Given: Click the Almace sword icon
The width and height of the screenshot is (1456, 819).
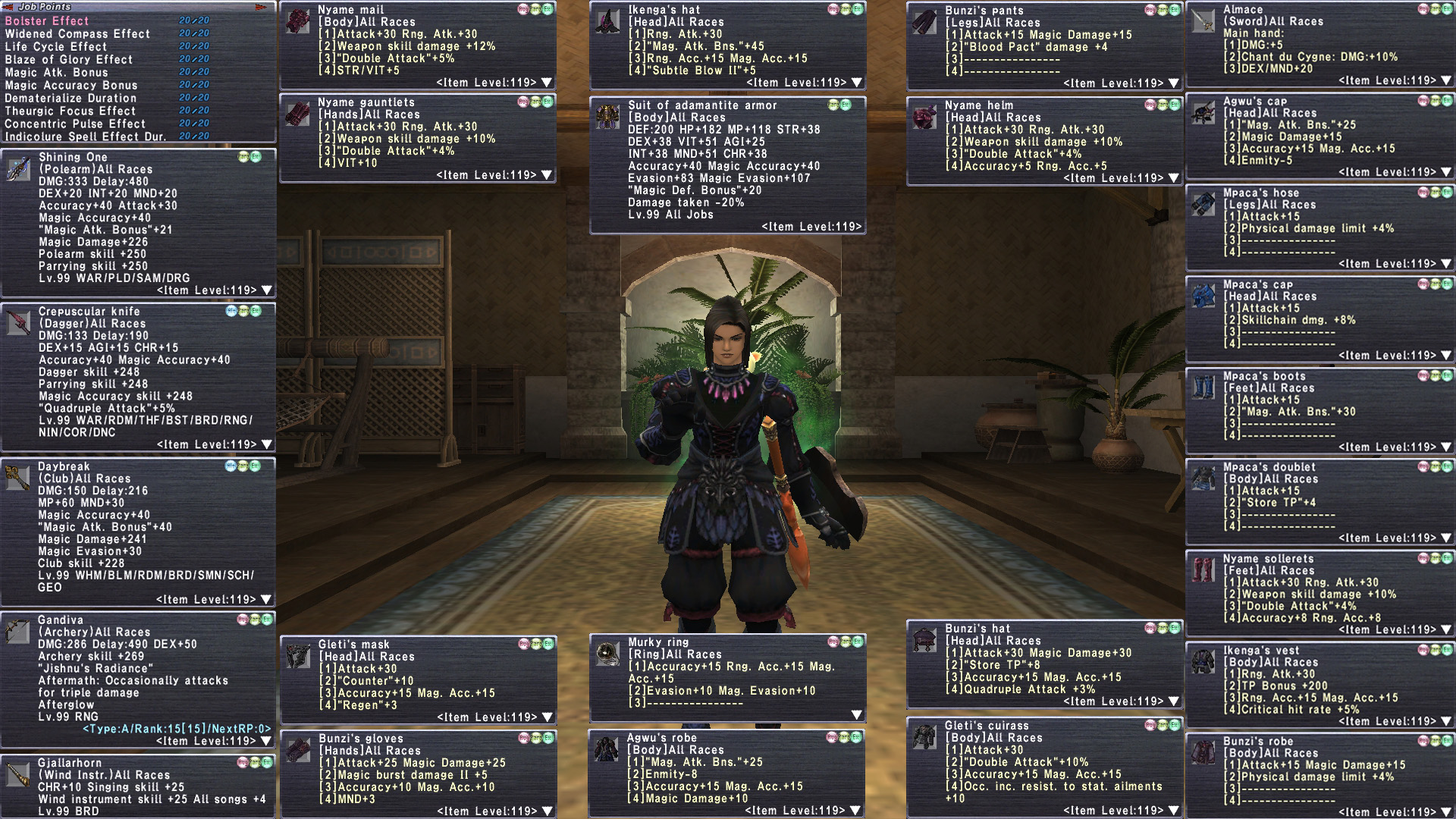Looking at the screenshot, I should click(x=1203, y=21).
